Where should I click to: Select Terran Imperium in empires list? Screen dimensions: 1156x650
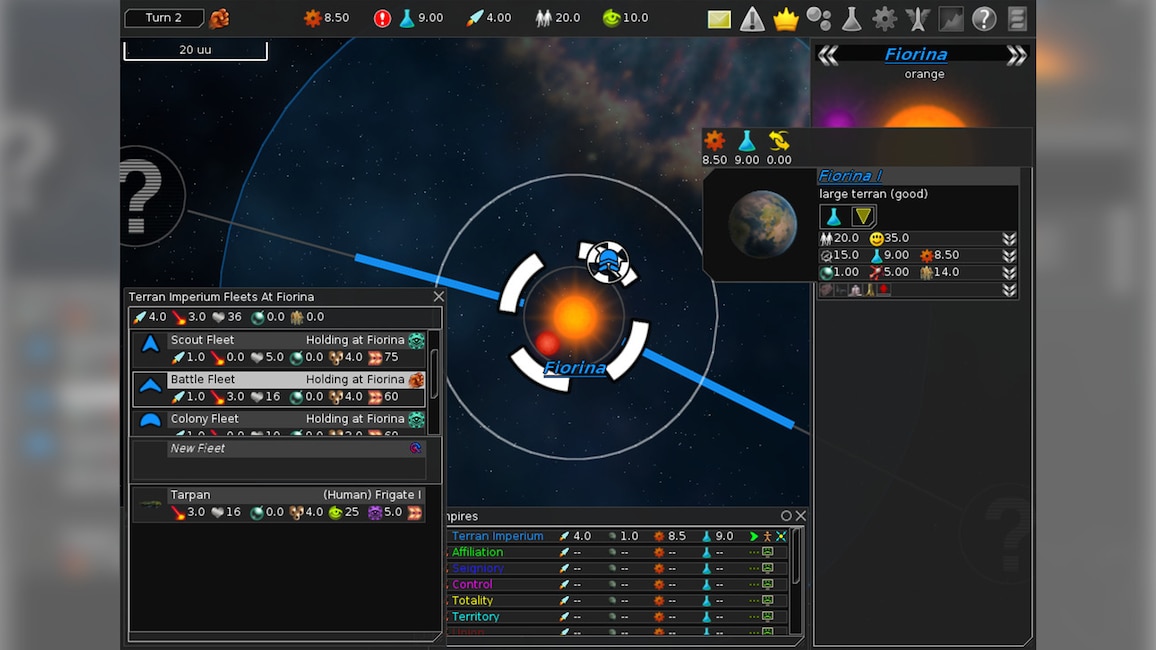click(x=498, y=536)
